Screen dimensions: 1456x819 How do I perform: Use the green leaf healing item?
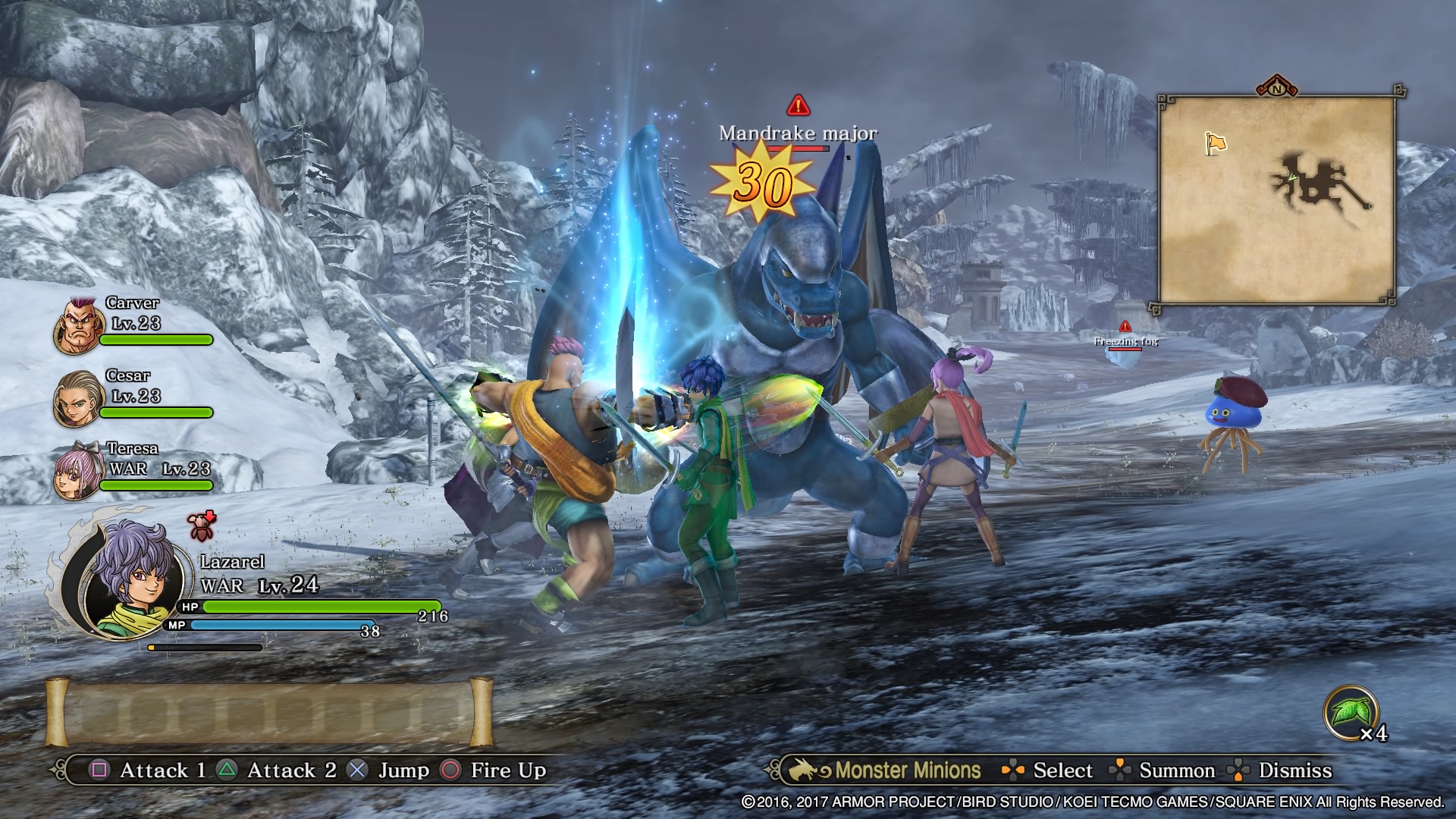click(1350, 713)
